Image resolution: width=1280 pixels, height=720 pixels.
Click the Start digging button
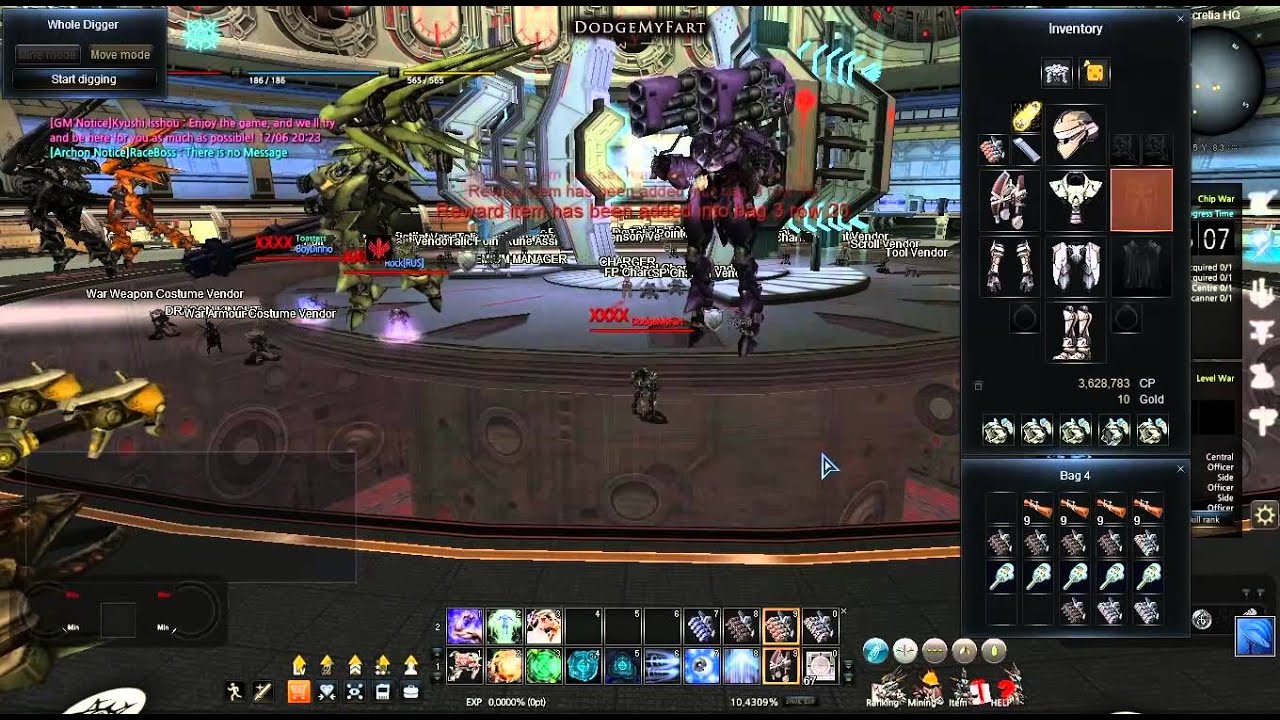pos(84,79)
